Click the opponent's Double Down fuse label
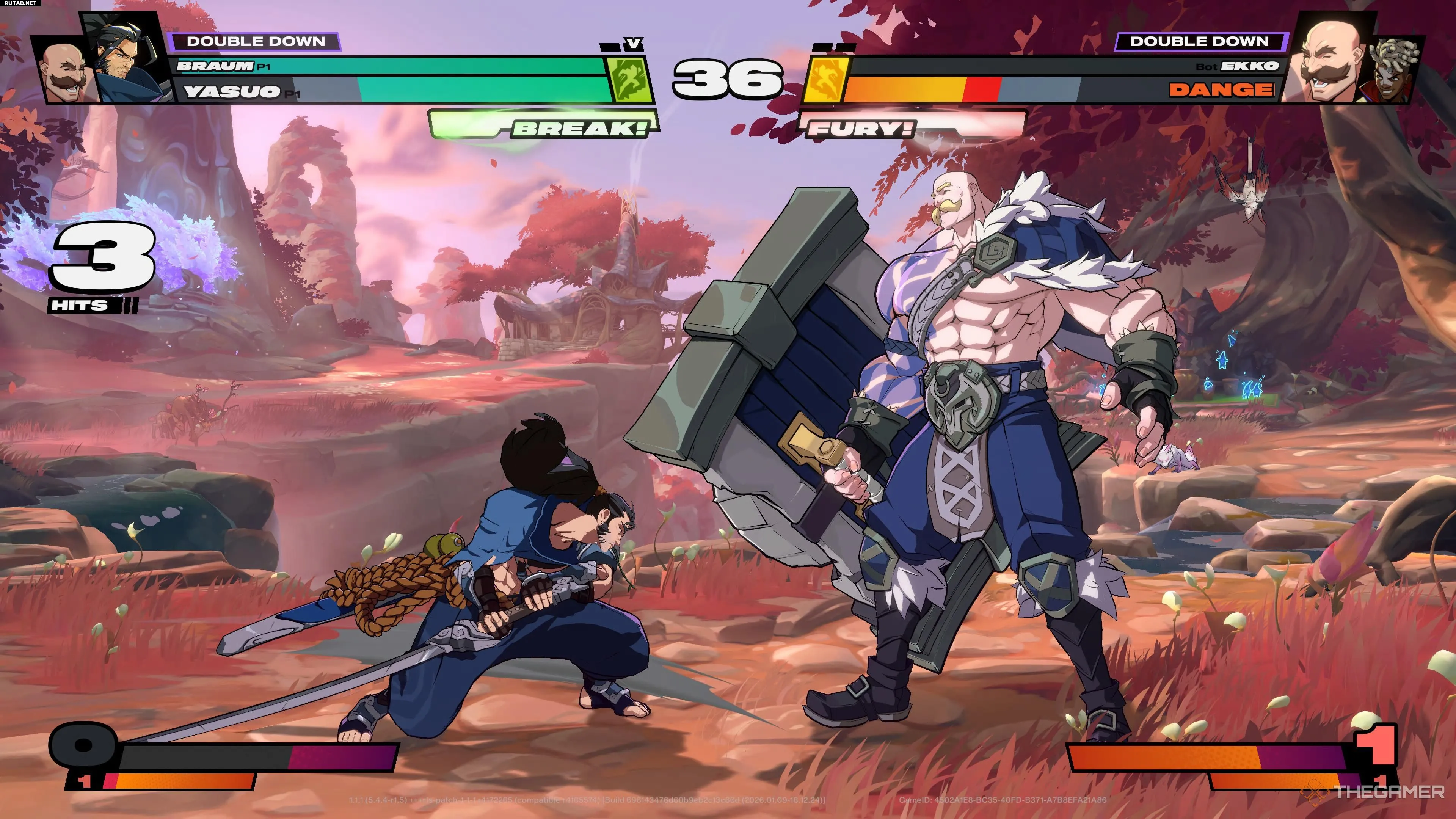The image size is (1456, 819). click(x=1199, y=41)
